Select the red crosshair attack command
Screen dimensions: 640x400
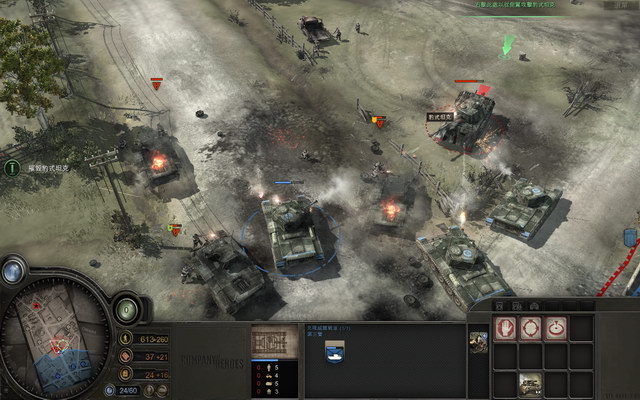click(x=530, y=327)
